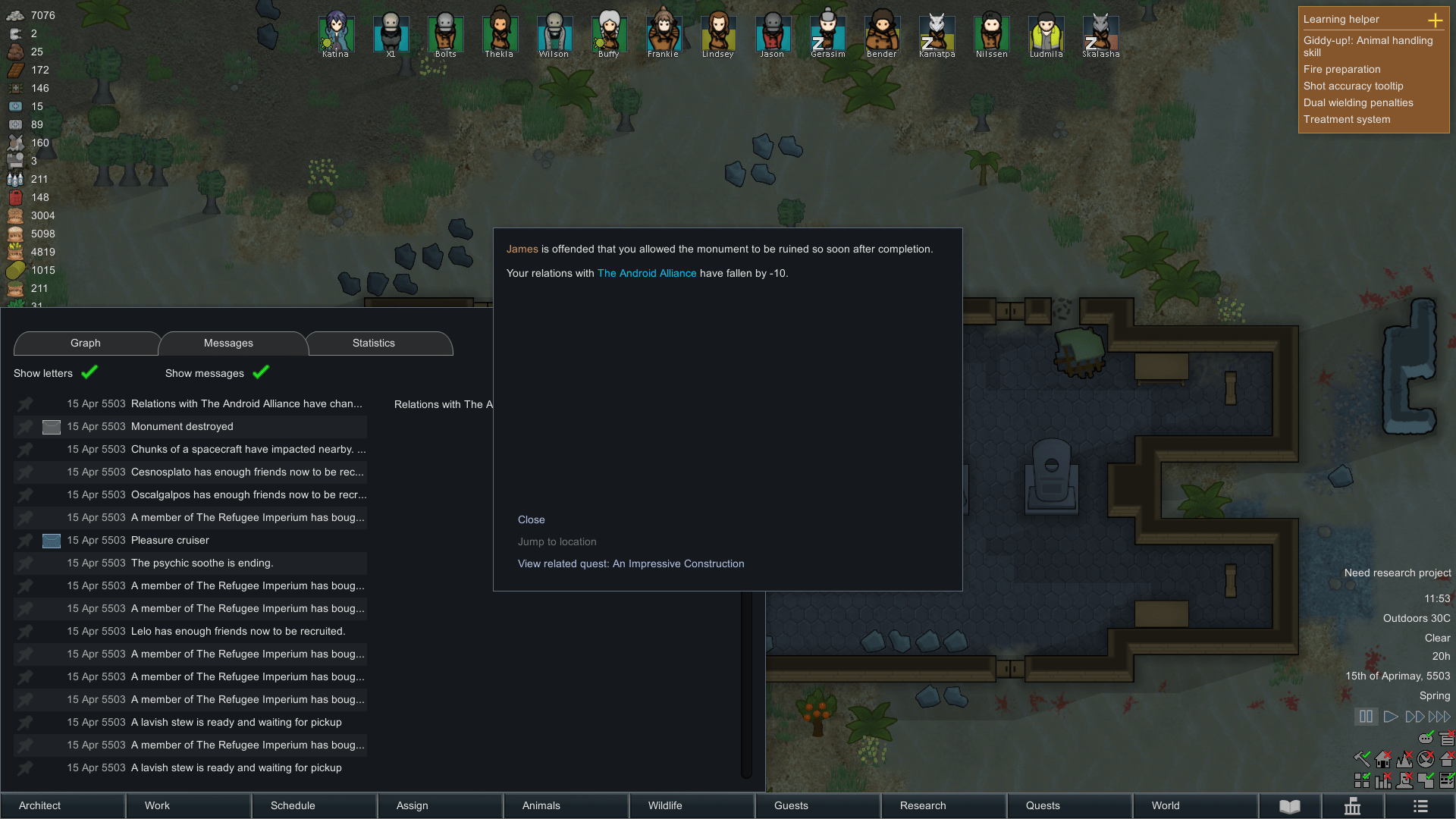Click the Pleasure cruiser message thumbnail
Screen dimensions: 1456x819
pos(51,541)
